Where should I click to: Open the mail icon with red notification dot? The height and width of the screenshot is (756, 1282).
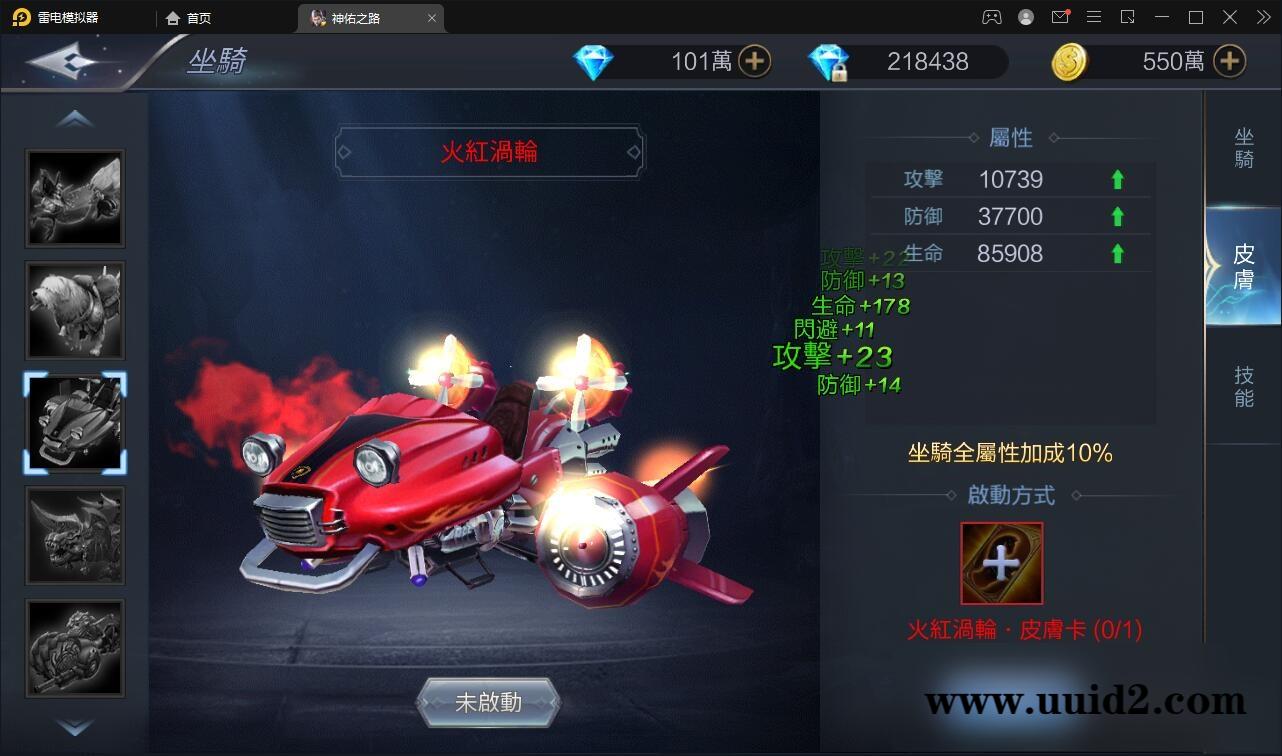[x=1060, y=17]
